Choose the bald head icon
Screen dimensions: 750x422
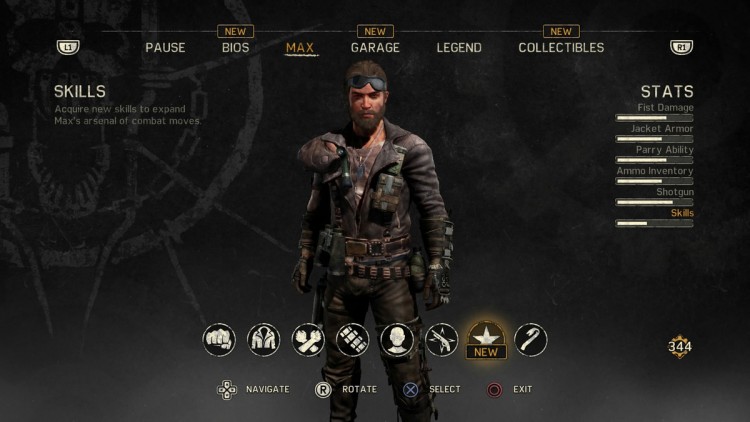pos(397,340)
